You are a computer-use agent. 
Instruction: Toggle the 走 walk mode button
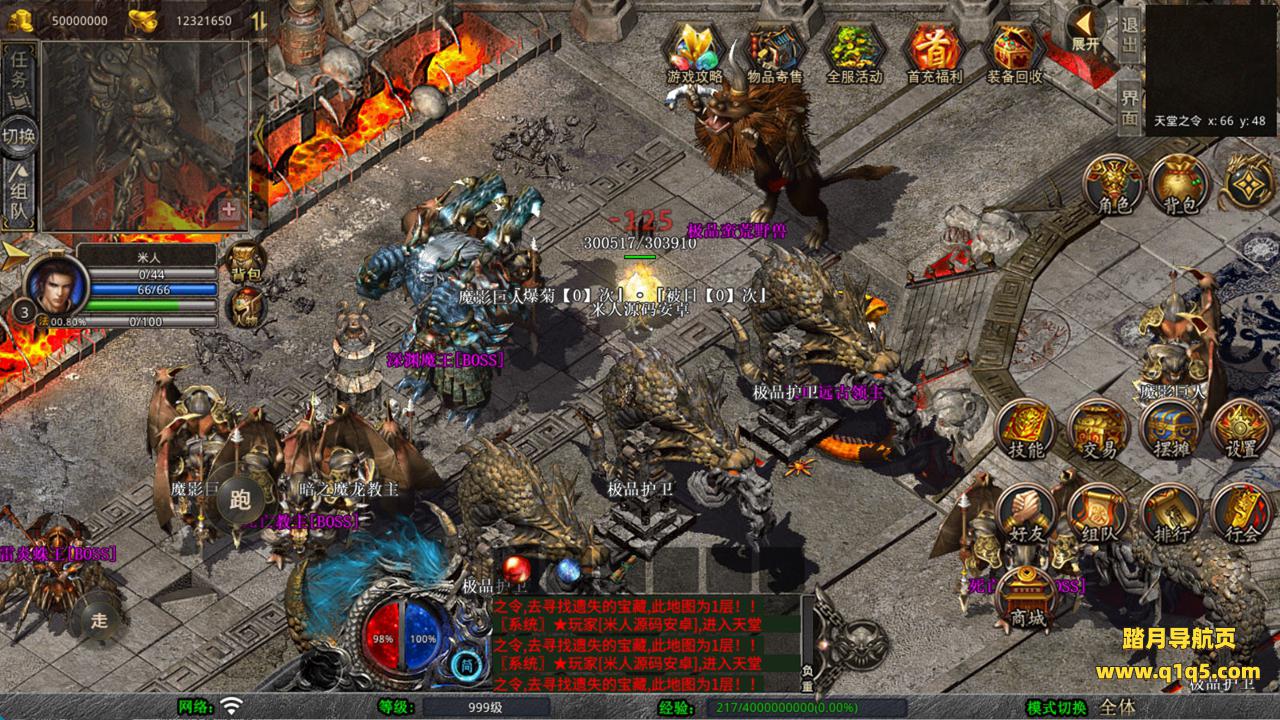[x=99, y=619]
